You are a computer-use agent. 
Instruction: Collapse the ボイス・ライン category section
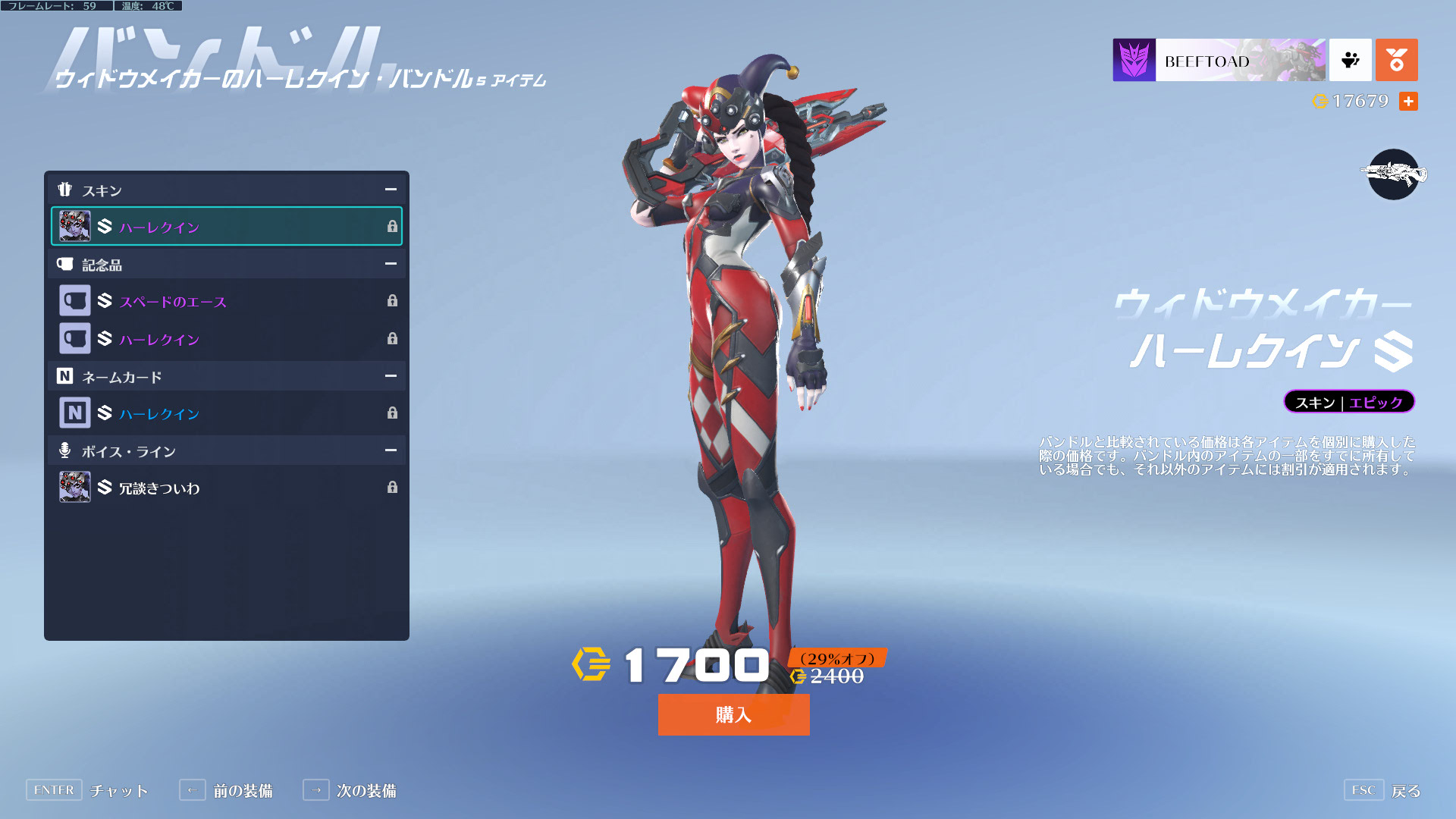[x=391, y=450]
